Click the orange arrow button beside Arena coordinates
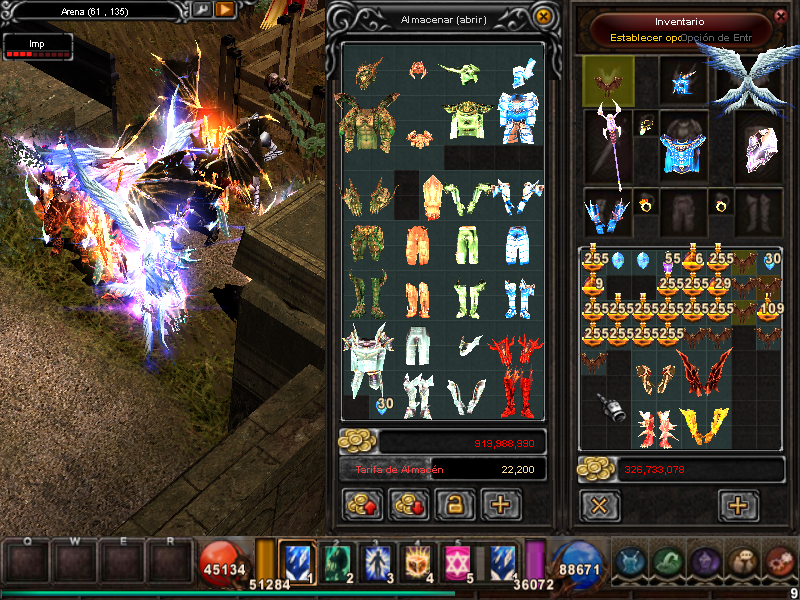 click(225, 9)
